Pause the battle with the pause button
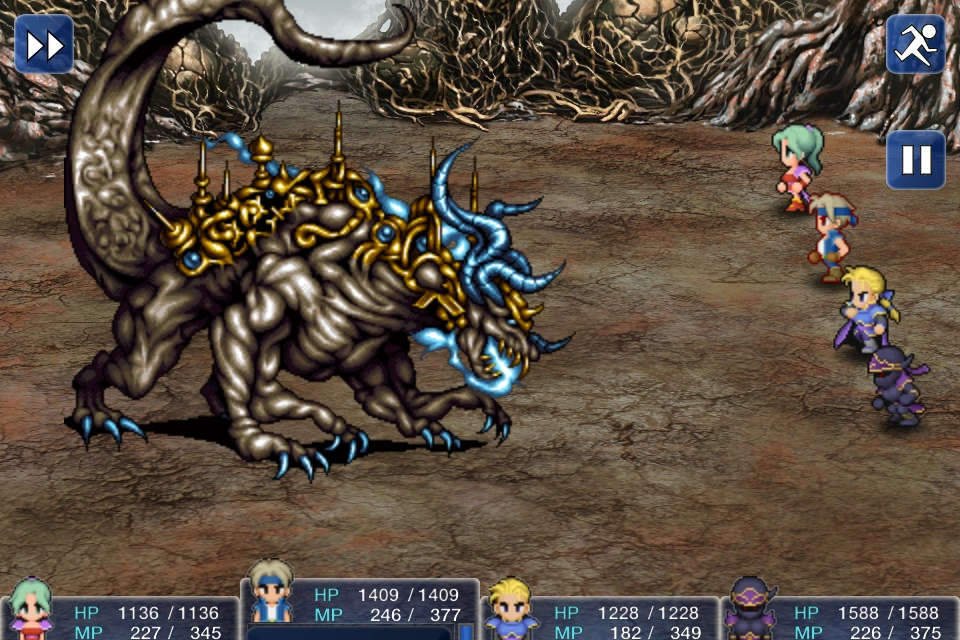 [x=915, y=160]
